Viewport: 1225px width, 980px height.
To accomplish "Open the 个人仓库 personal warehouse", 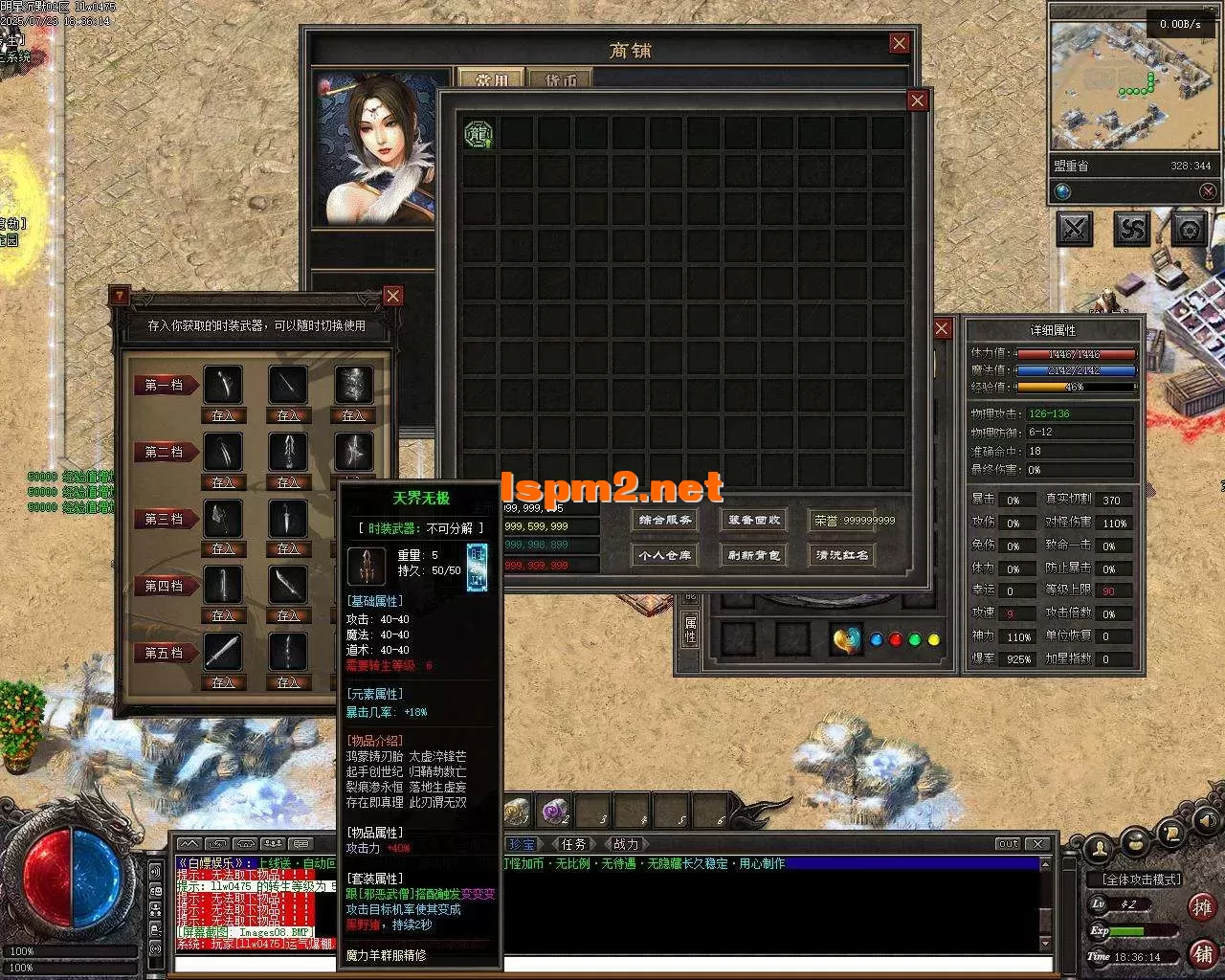I will click(x=664, y=555).
